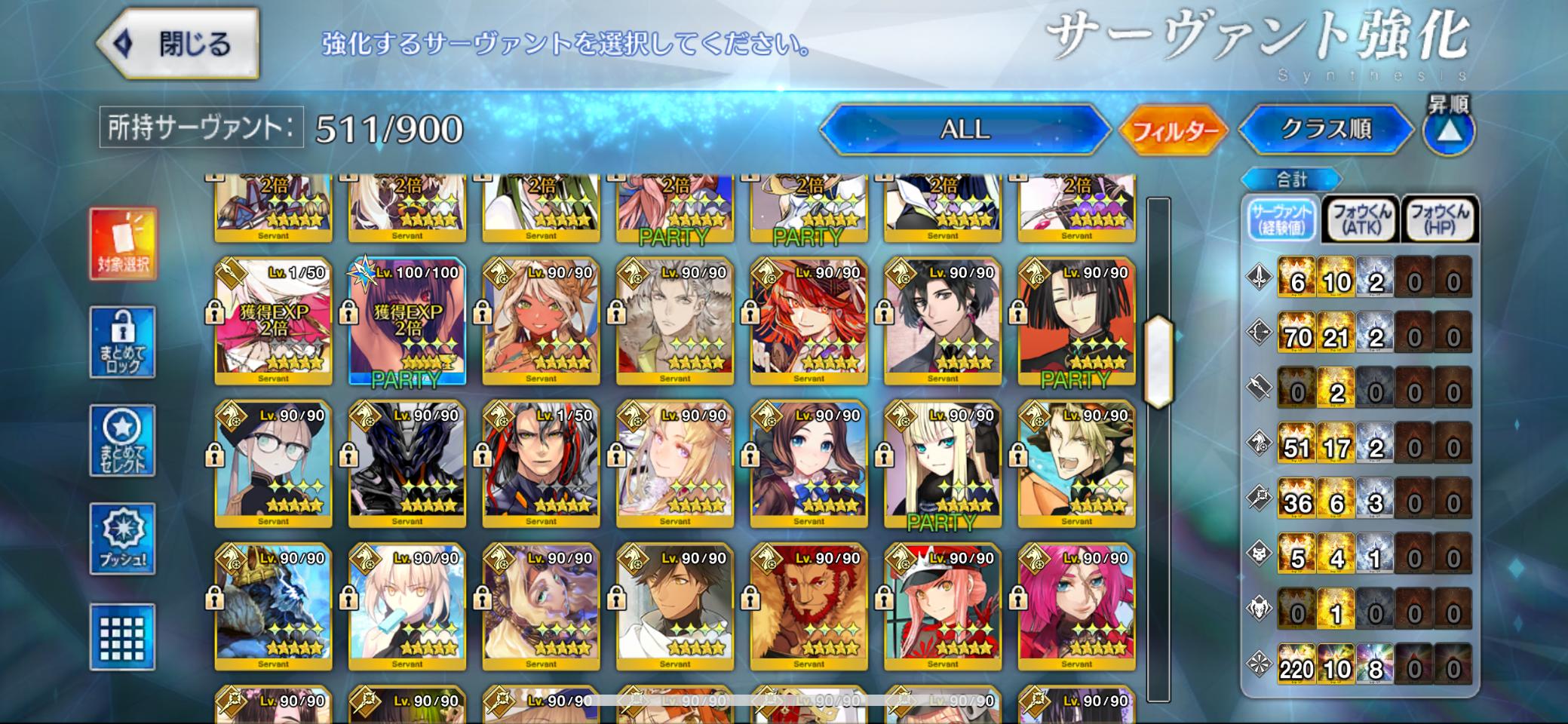This screenshot has width=1568, height=724.
Task: Switch the grid layout view icon
Action: coord(122,637)
